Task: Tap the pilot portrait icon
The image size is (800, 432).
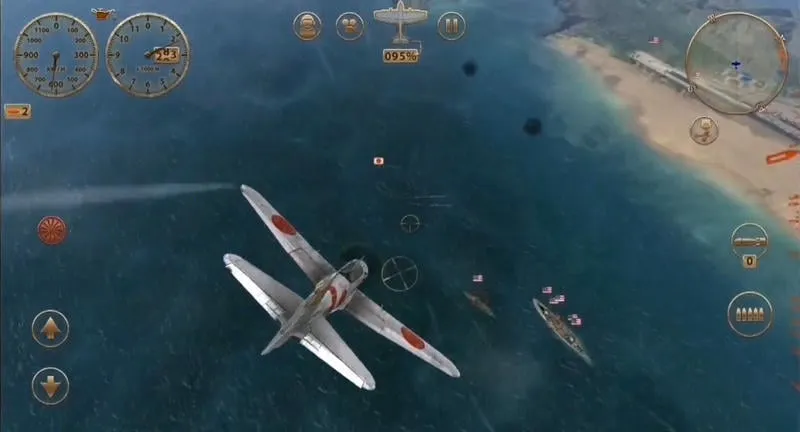Action: pyautogui.click(x=308, y=26)
